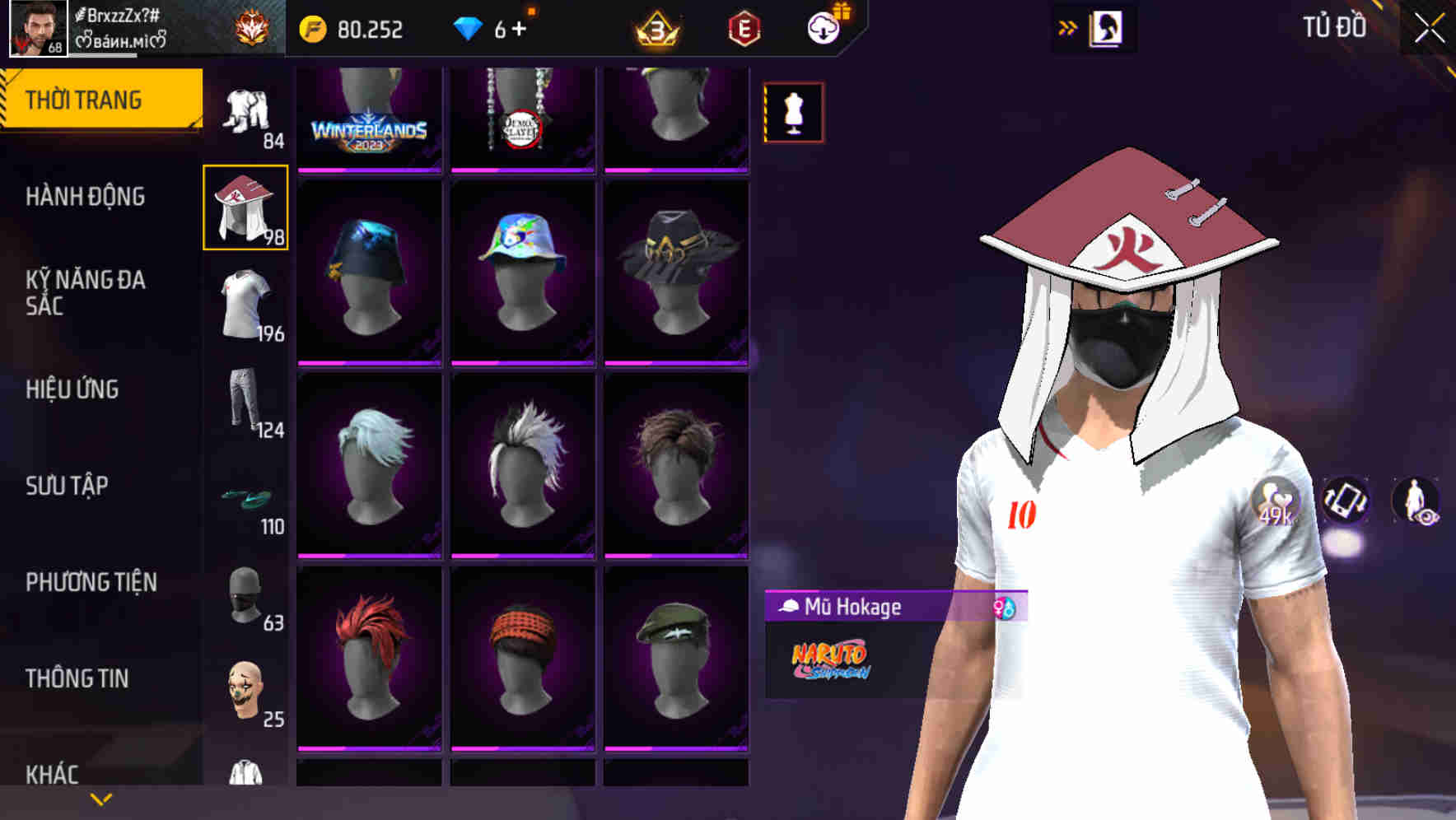Select the mannequin outfit preview icon
Viewport: 1456px width, 820px height.
pyautogui.click(x=792, y=109)
